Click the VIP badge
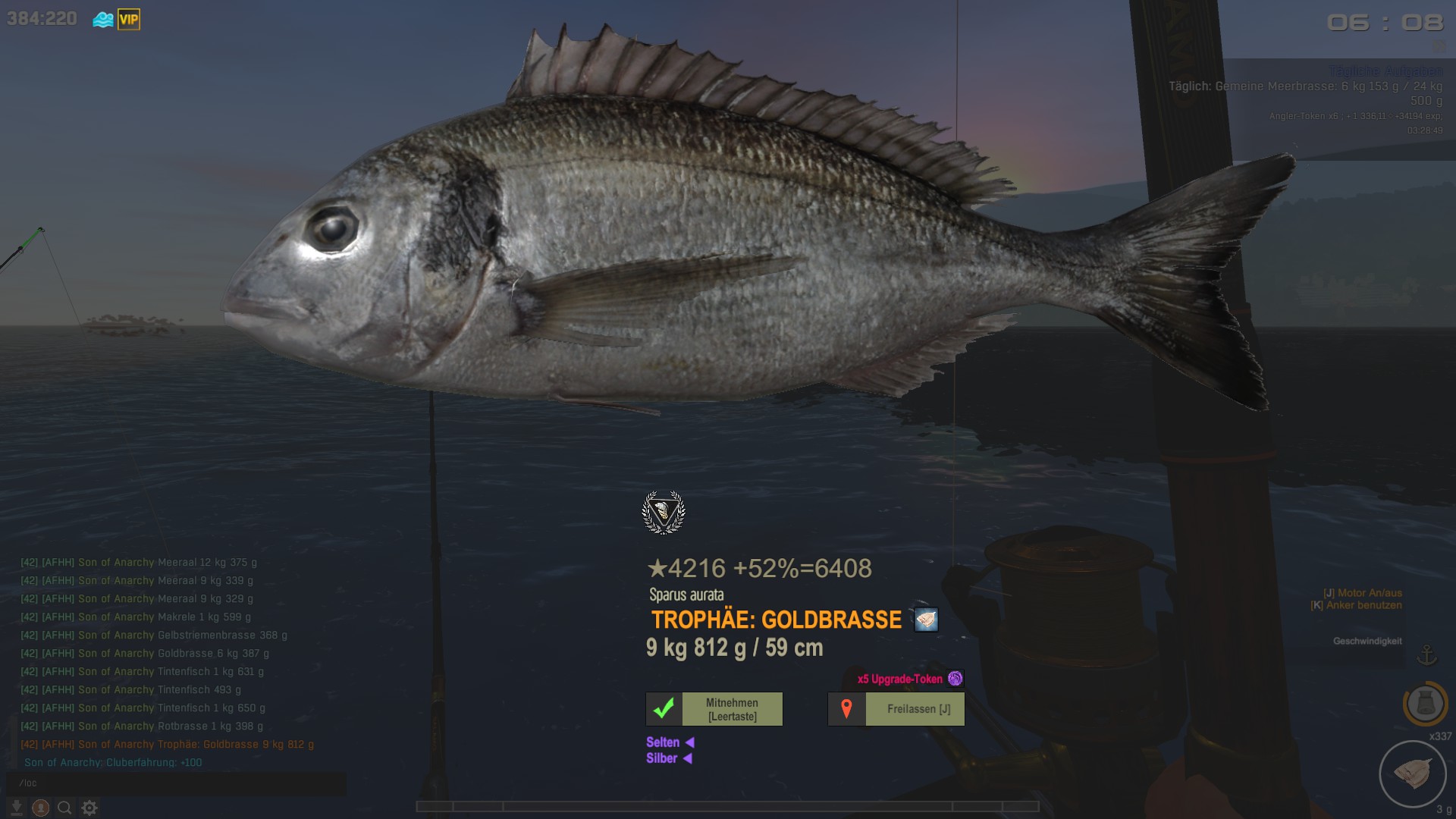1456x819 pixels. (x=129, y=20)
